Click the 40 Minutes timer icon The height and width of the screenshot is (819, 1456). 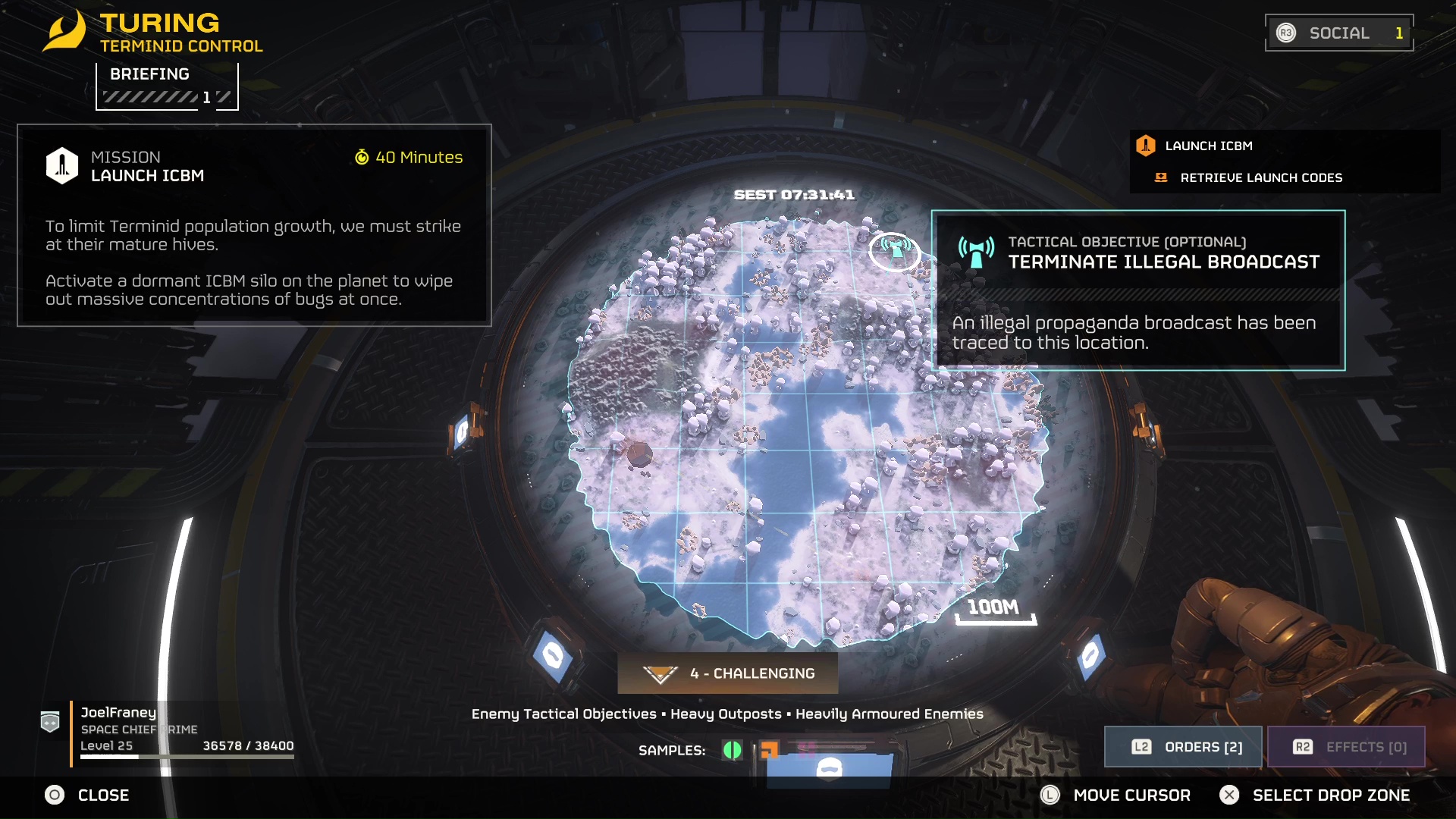click(x=363, y=158)
